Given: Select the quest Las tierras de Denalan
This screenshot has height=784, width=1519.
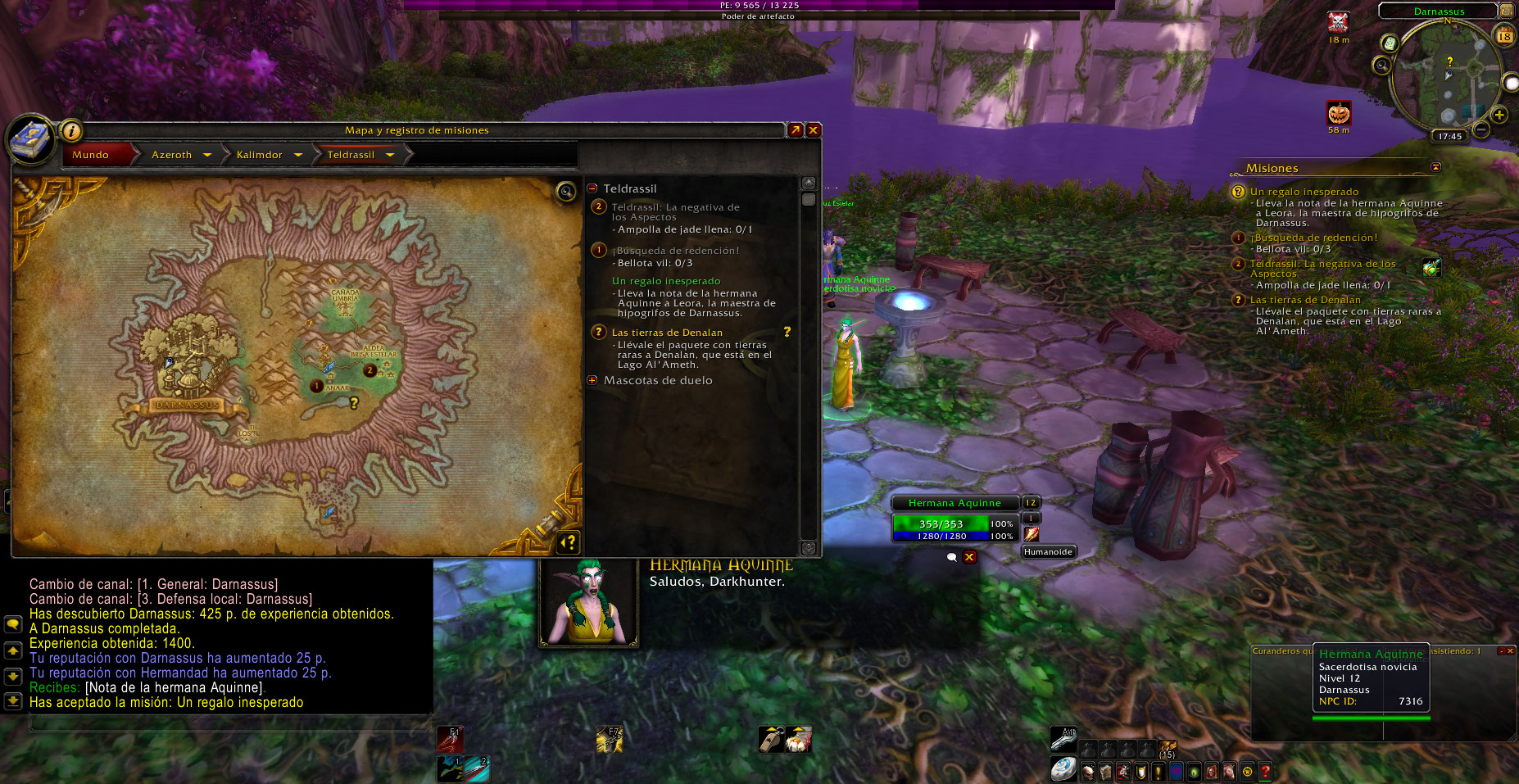Looking at the screenshot, I should 667,333.
